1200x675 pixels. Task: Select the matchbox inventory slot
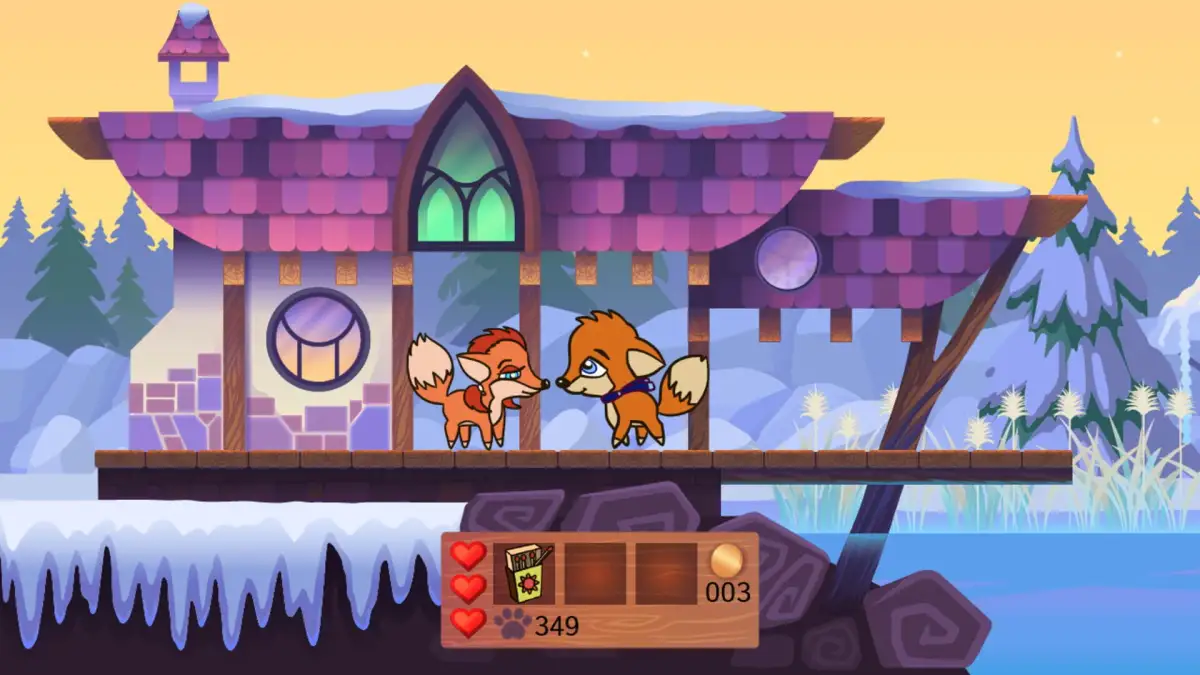[524, 573]
